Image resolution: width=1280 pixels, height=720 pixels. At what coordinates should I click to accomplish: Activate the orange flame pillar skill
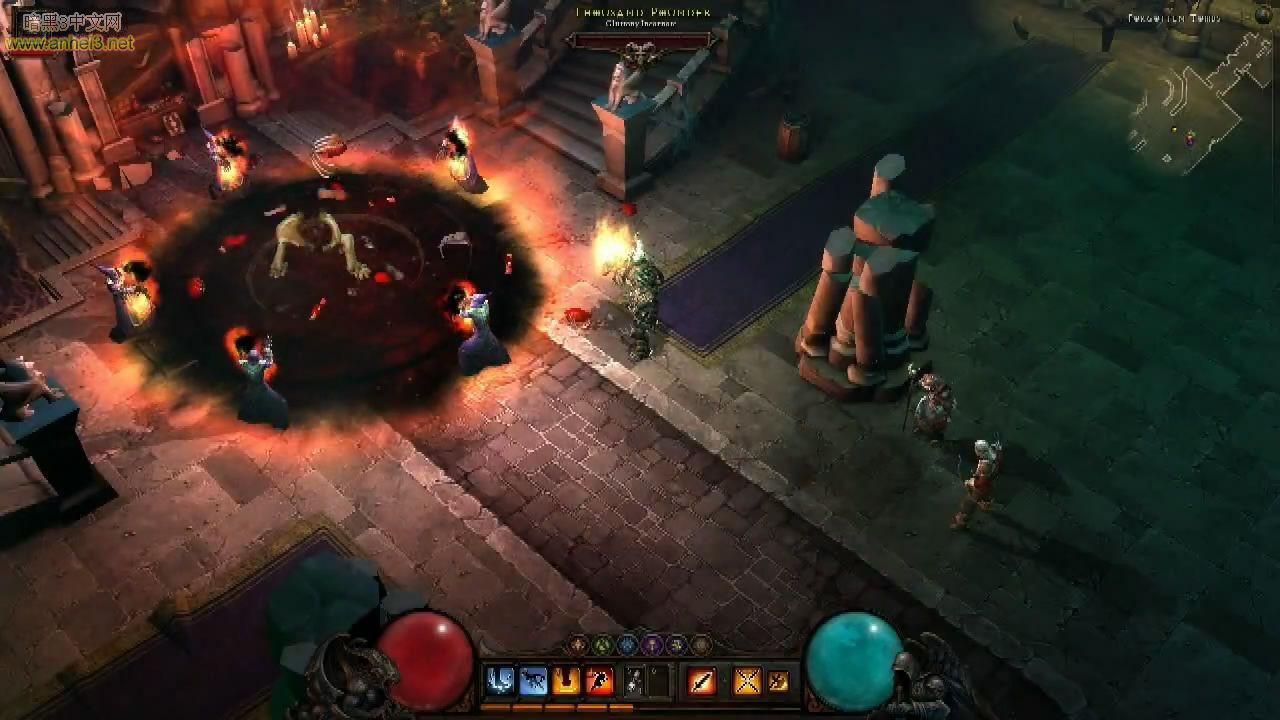point(566,681)
